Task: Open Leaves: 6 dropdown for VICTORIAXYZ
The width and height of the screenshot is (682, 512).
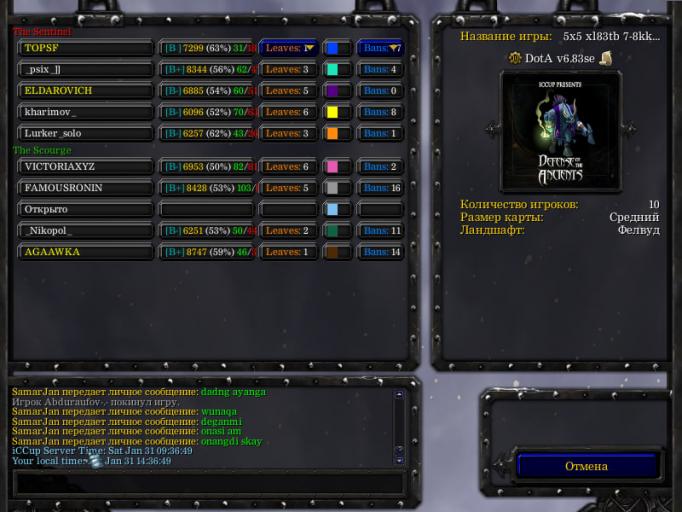Action: pyautogui.click(x=288, y=167)
